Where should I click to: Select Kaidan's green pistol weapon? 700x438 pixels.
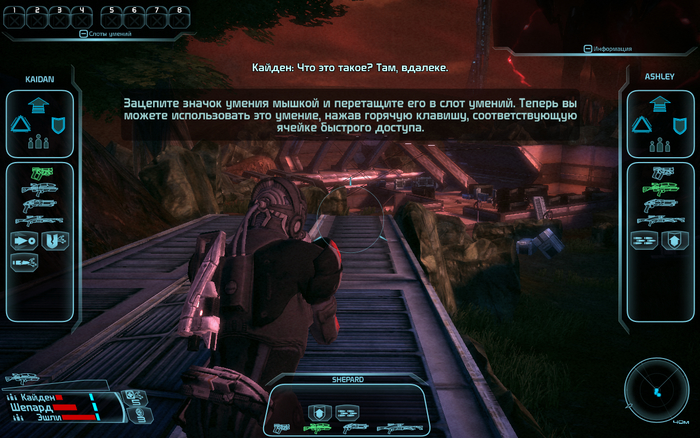(40, 172)
